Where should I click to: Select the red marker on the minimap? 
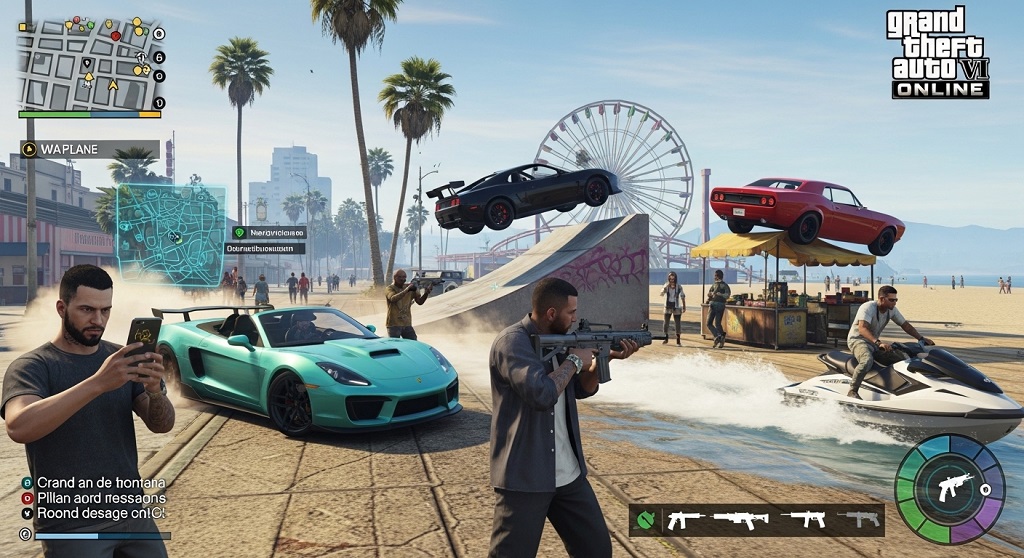tap(115, 36)
